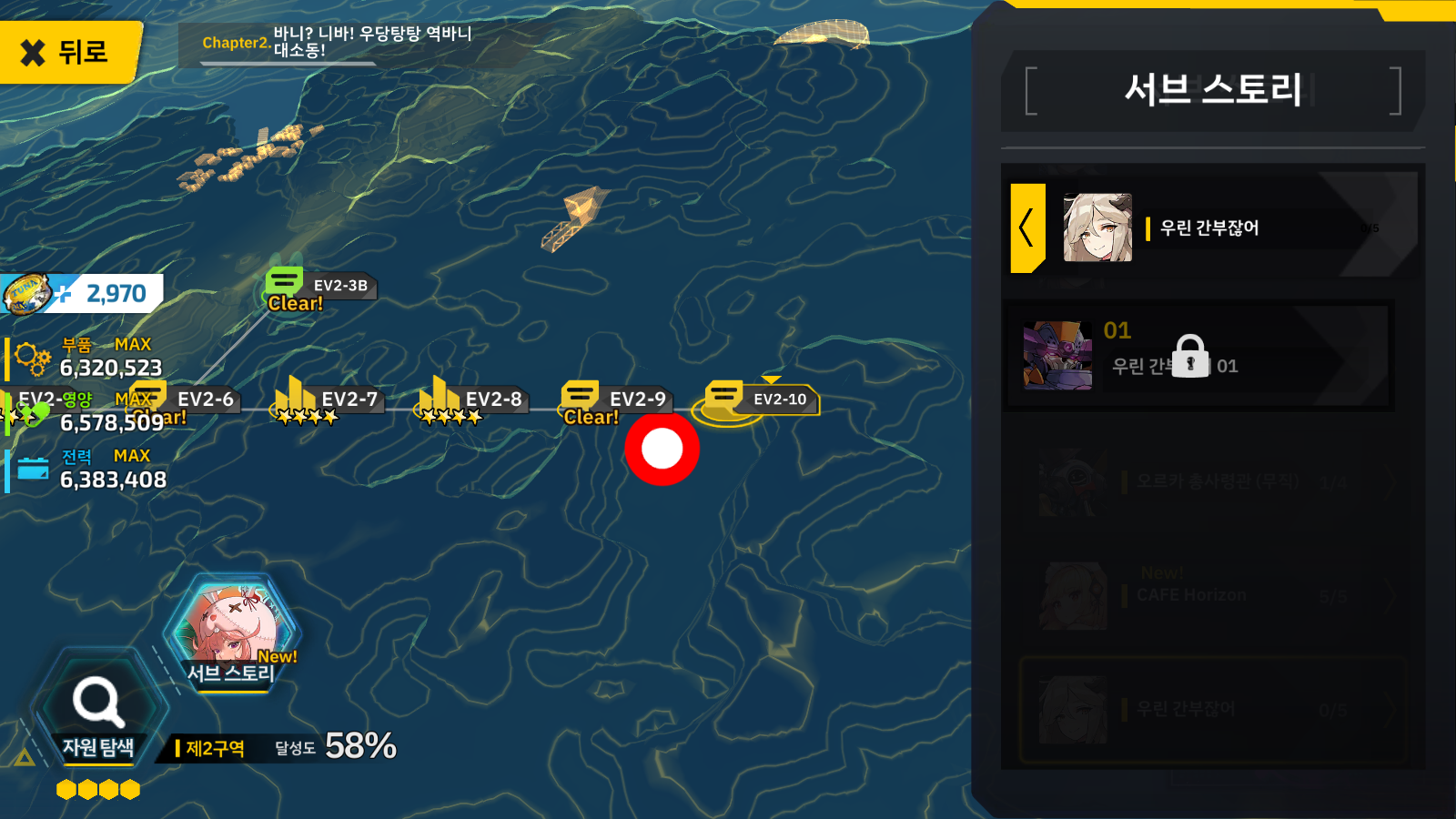
Task: Go back with the 뒤로 button
Action: 69,52
